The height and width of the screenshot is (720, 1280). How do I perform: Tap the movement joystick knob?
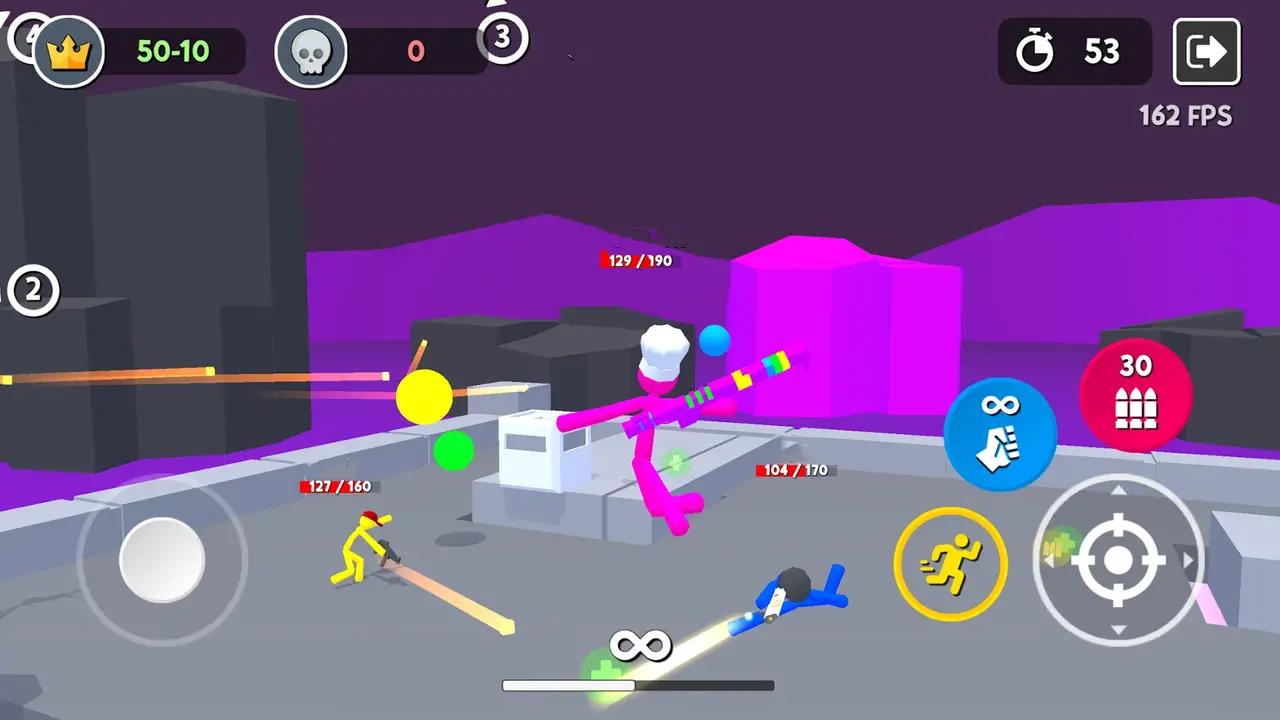162,560
